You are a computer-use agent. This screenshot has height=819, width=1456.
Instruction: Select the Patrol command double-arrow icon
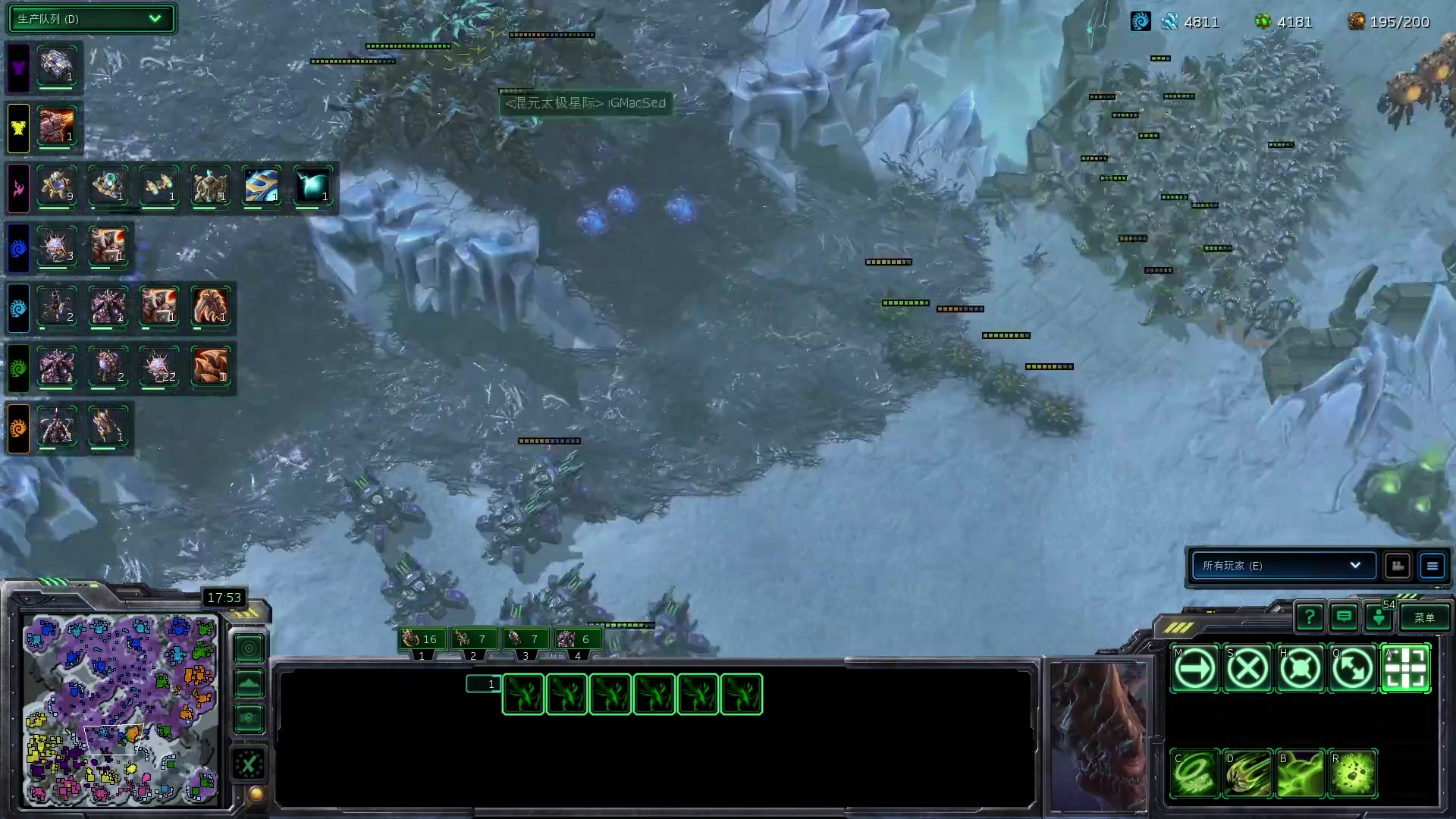pos(1353,669)
